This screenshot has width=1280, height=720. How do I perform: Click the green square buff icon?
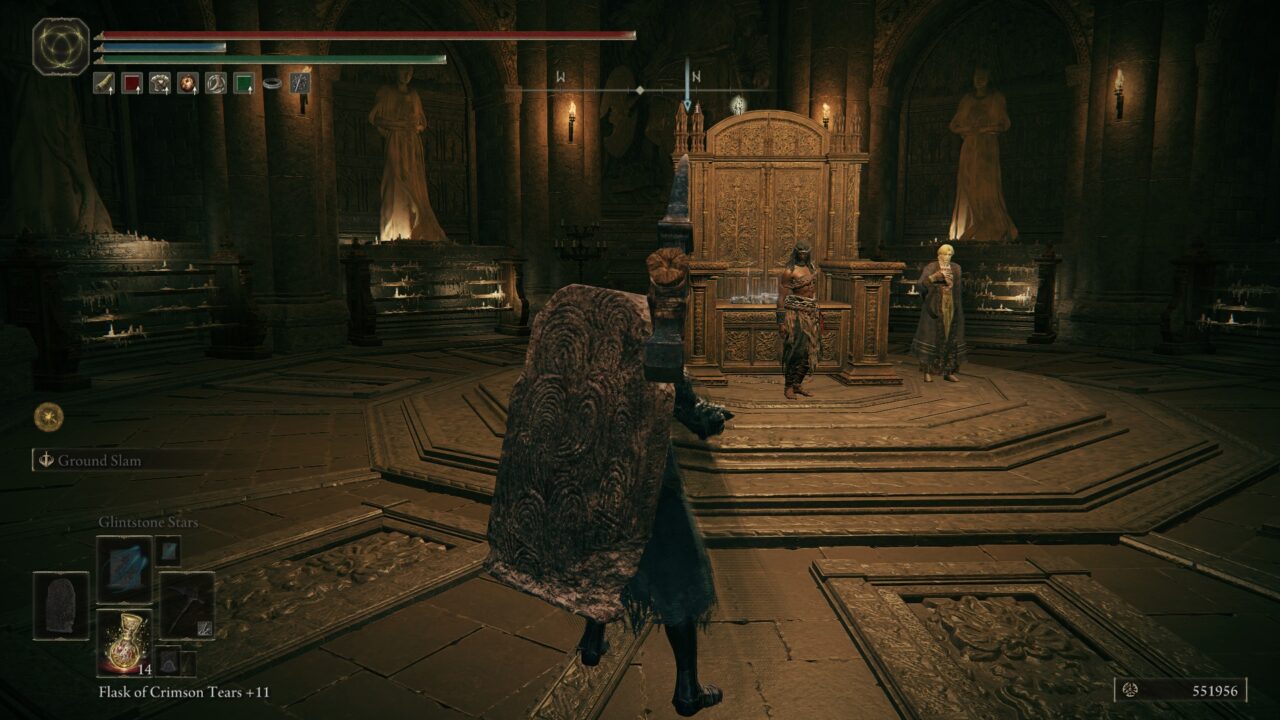[x=244, y=83]
